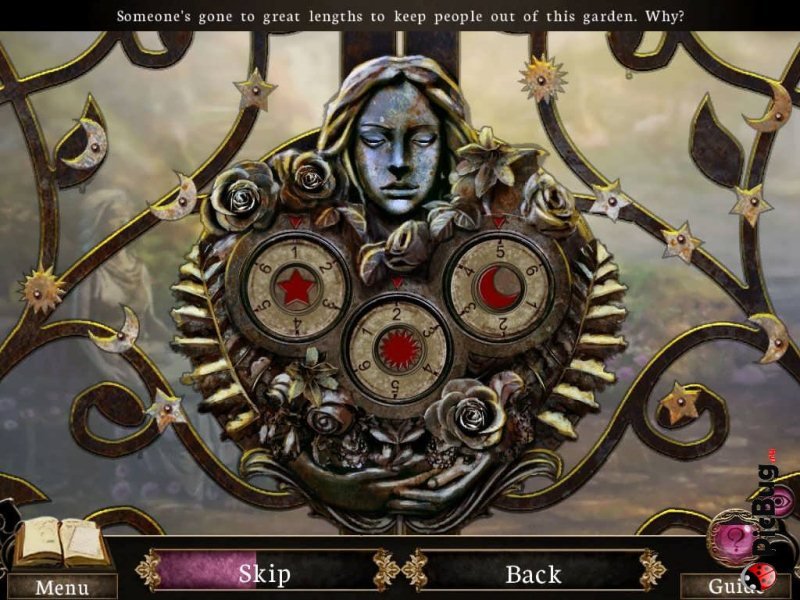800x600 pixels.
Task: Go Back from the puzzle
Action: coord(533,573)
